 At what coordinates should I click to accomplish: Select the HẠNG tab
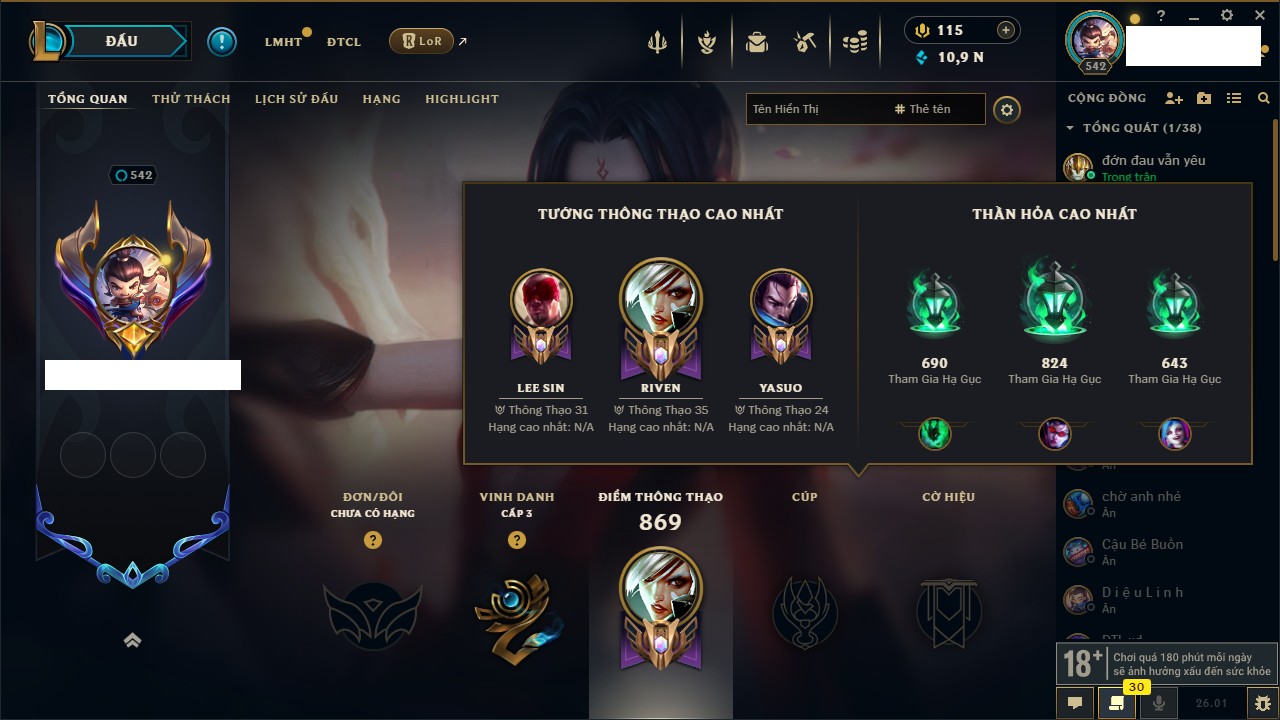[x=381, y=99]
